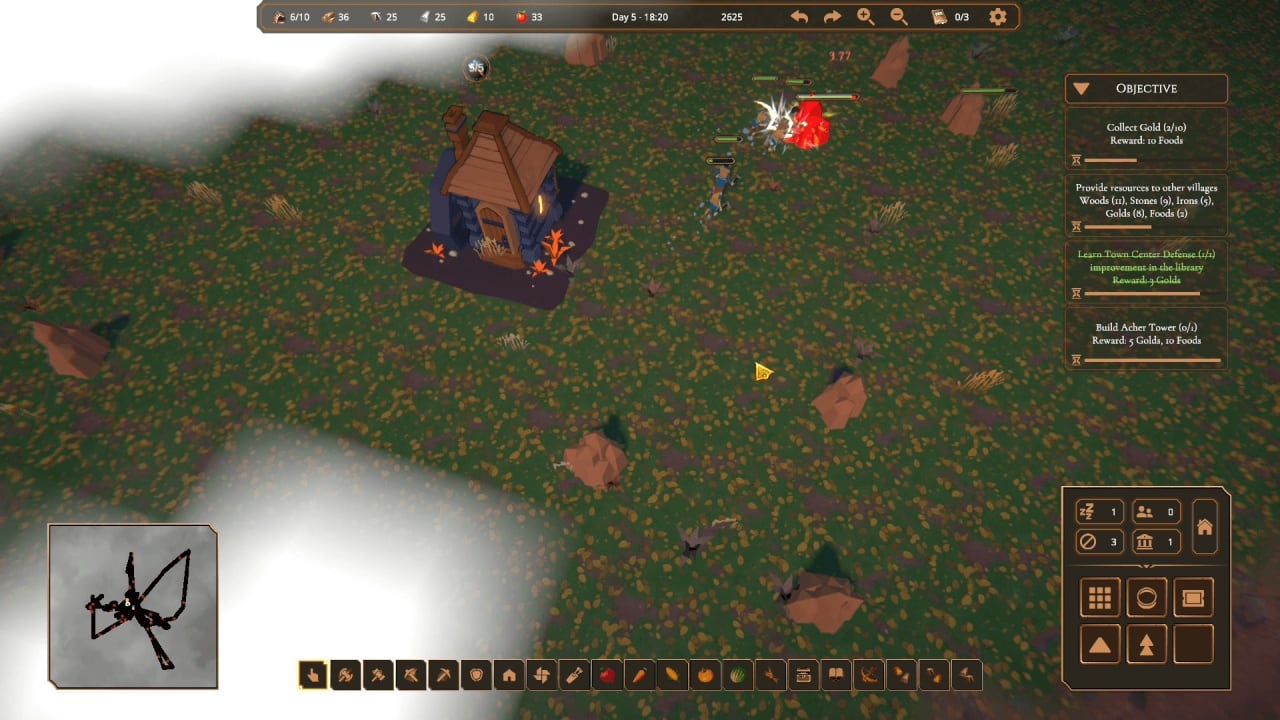Click the minimap
Image resolution: width=1280 pixels, height=720 pixels.
pos(133,606)
